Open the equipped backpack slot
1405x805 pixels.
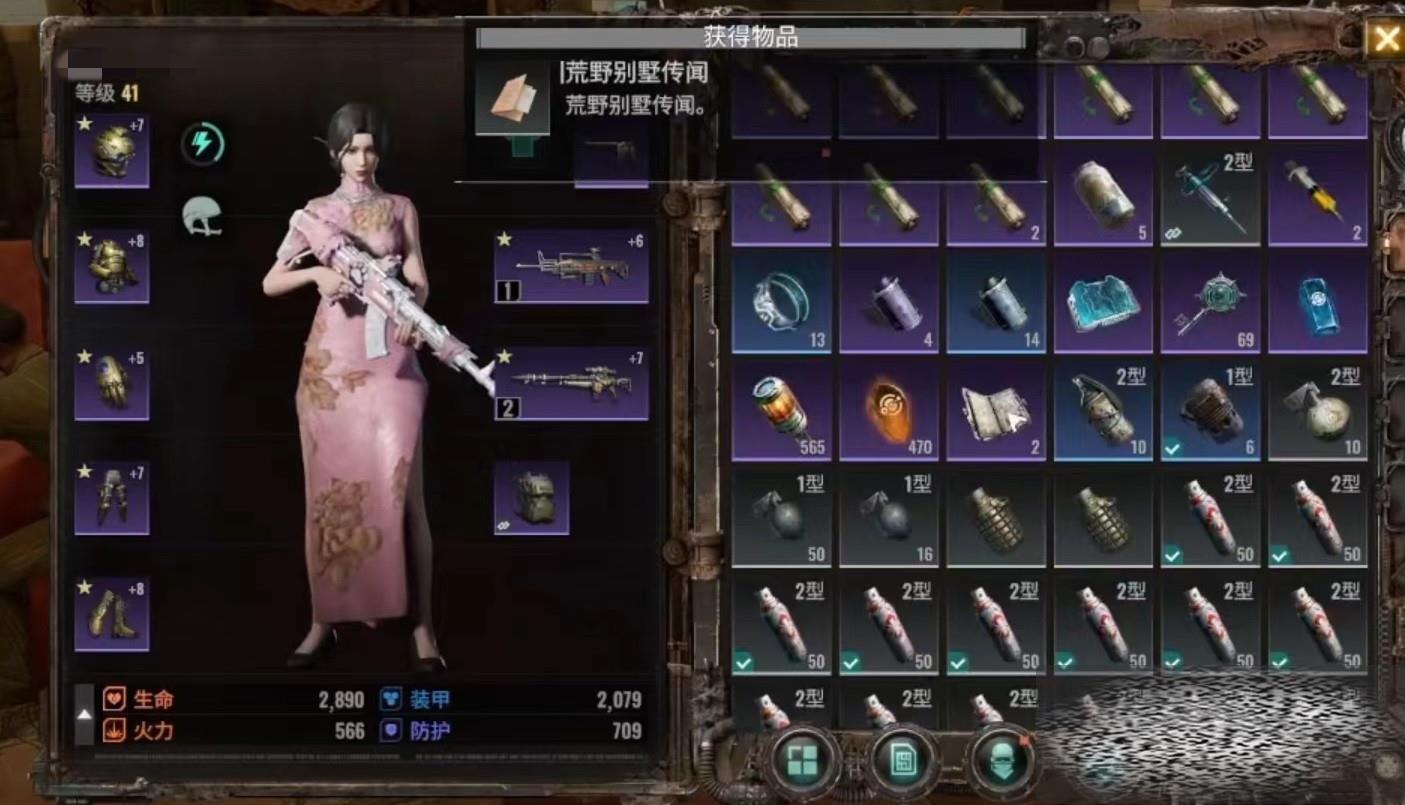tap(532, 497)
